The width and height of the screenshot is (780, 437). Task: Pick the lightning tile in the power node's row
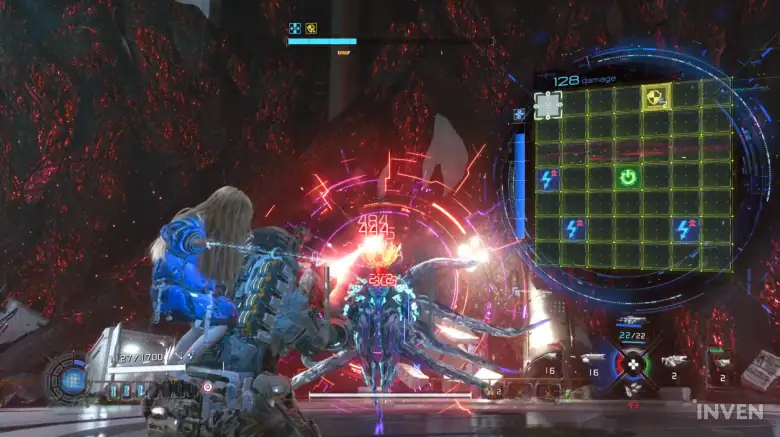point(548,179)
